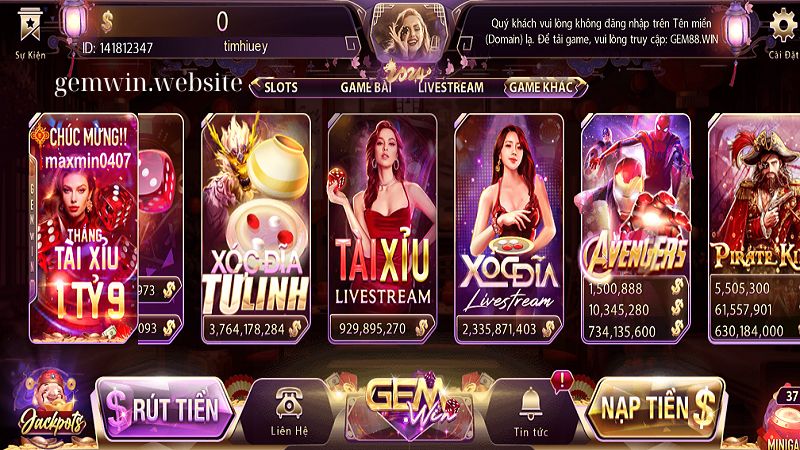Switch to the LIVESTREAM tab

tap(451, 87)
